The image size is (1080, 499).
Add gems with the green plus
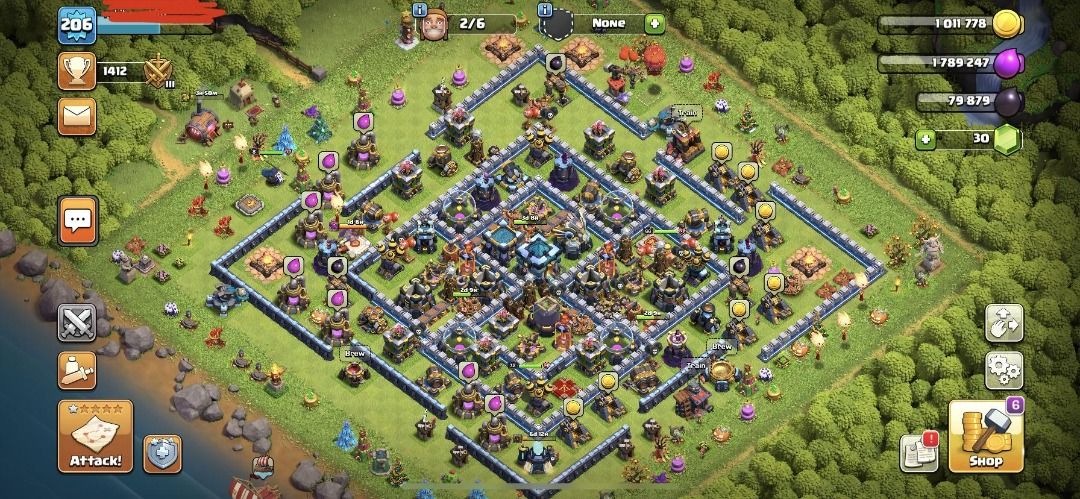coord(927,139)
